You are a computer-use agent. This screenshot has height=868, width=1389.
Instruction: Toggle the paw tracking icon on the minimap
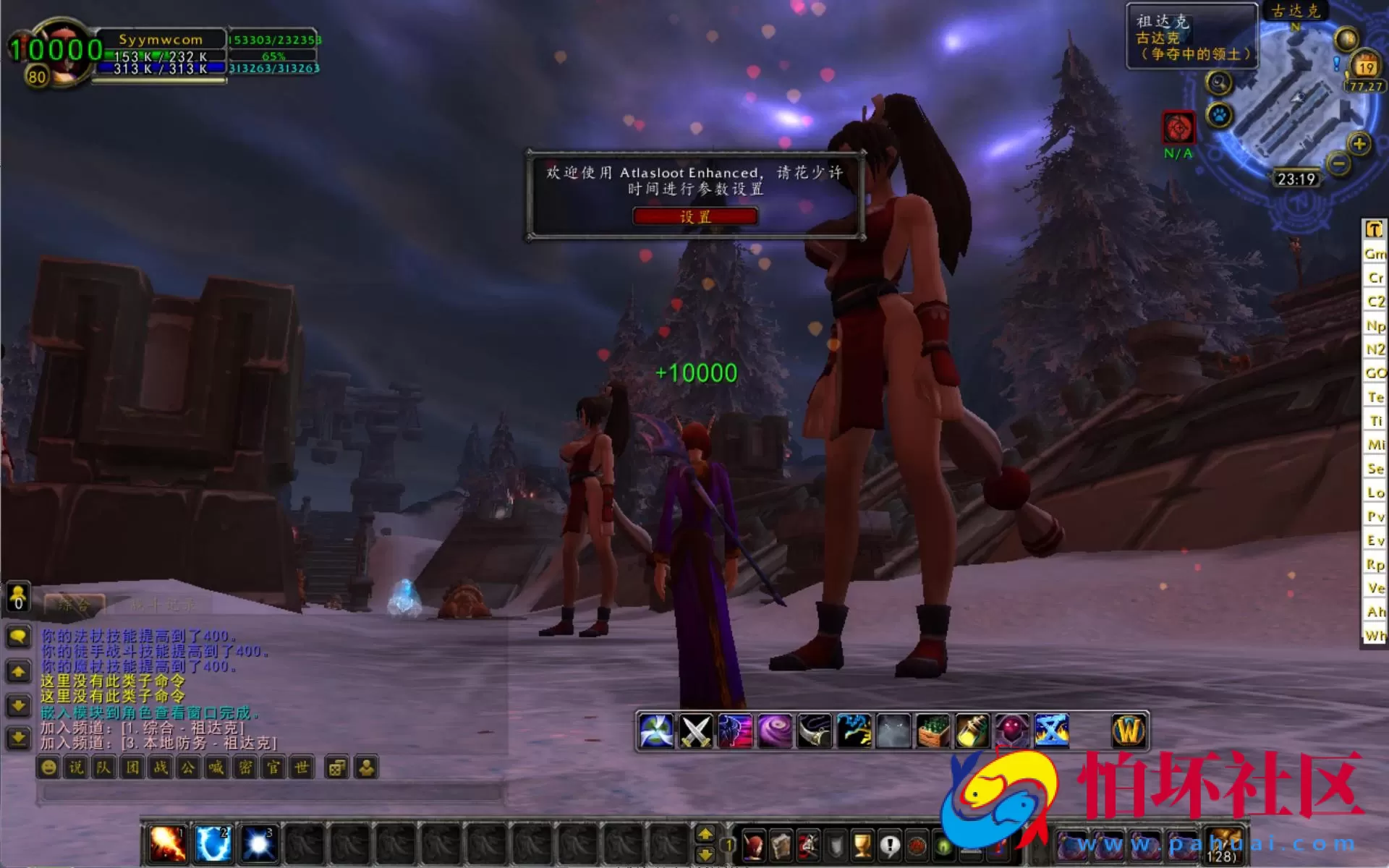[1218, 114]
